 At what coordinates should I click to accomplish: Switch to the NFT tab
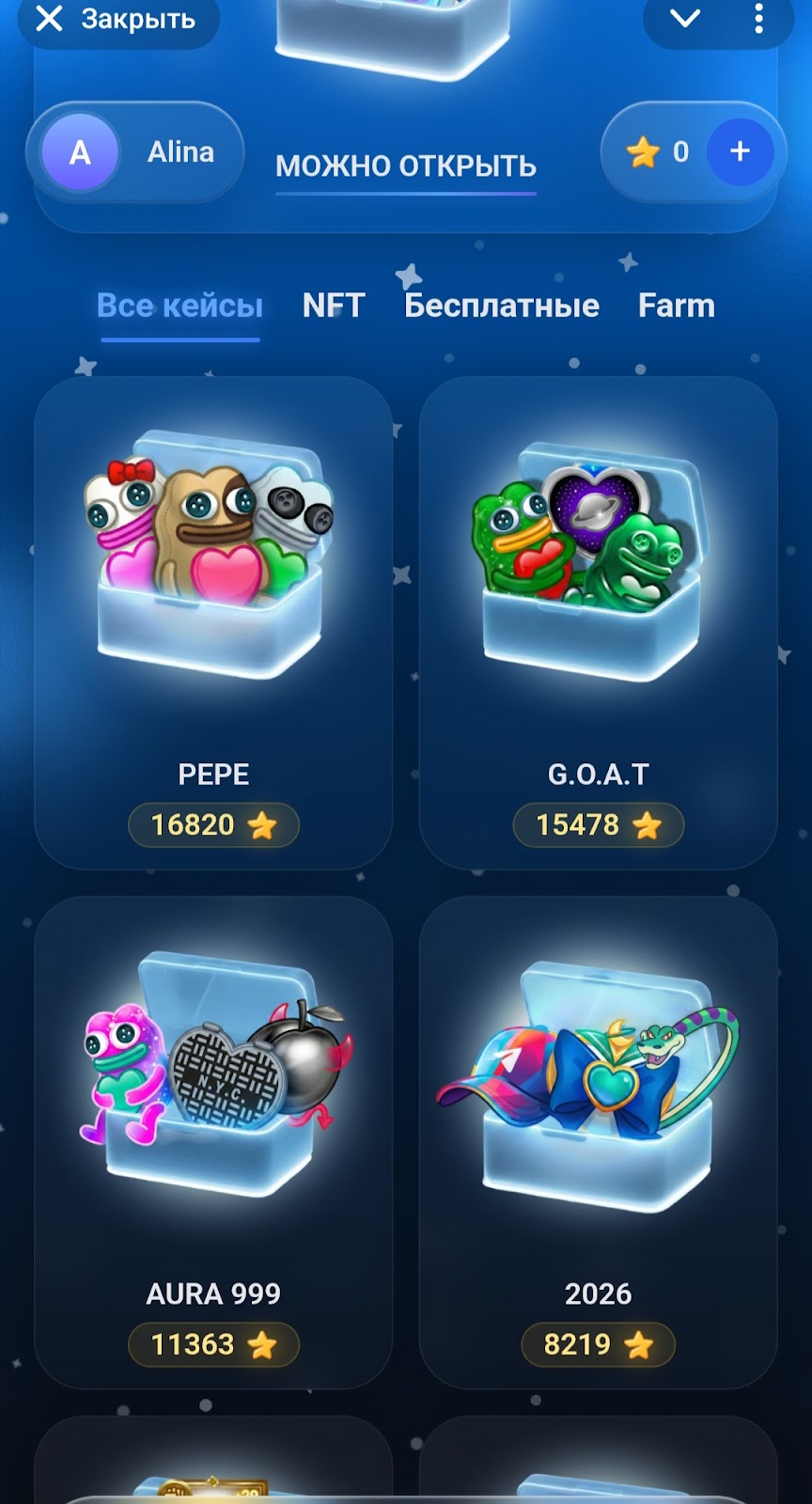coord(333,305)
